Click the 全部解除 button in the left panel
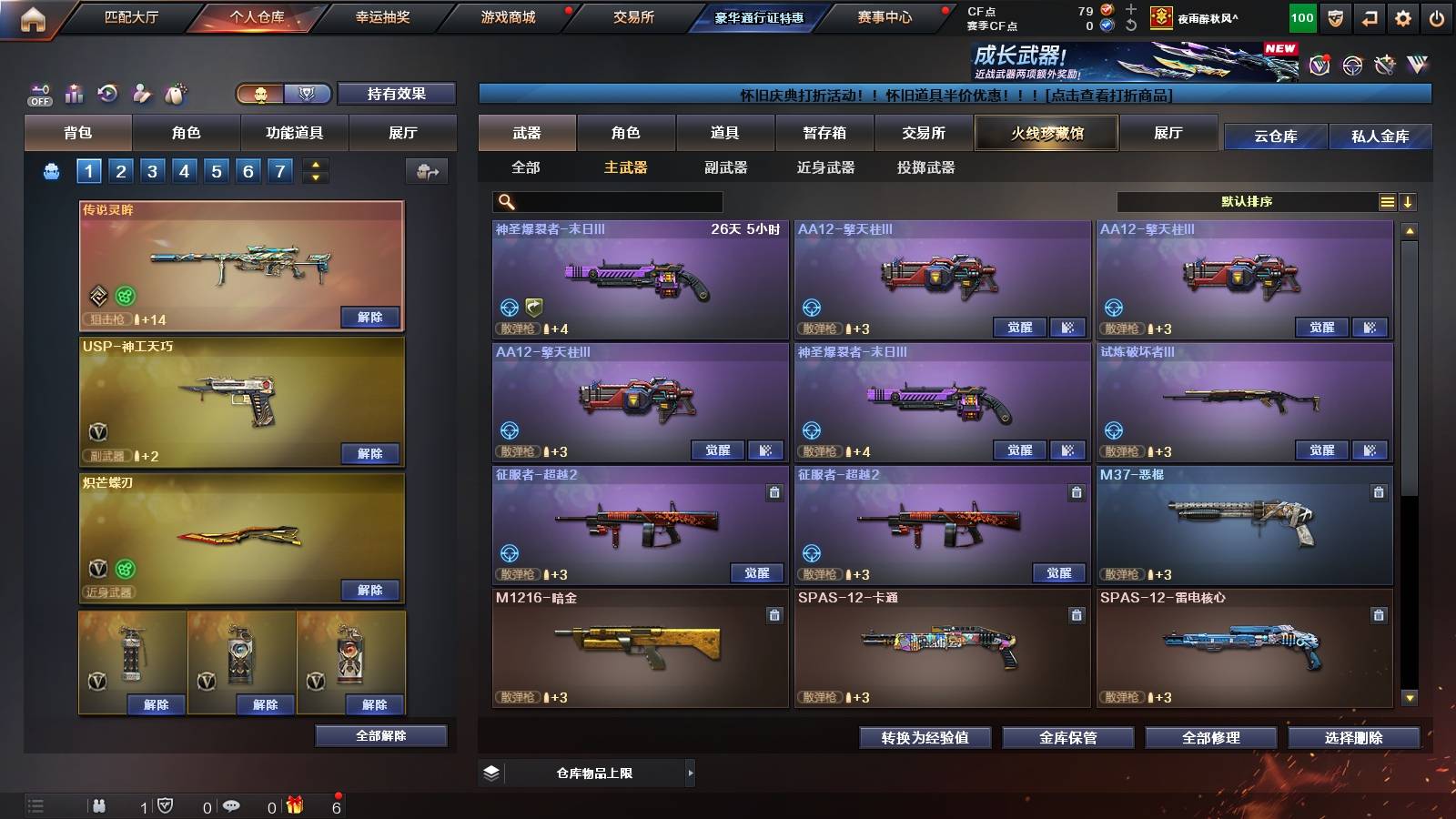Screen dimensions: 1456x819 tap(381, 735)
